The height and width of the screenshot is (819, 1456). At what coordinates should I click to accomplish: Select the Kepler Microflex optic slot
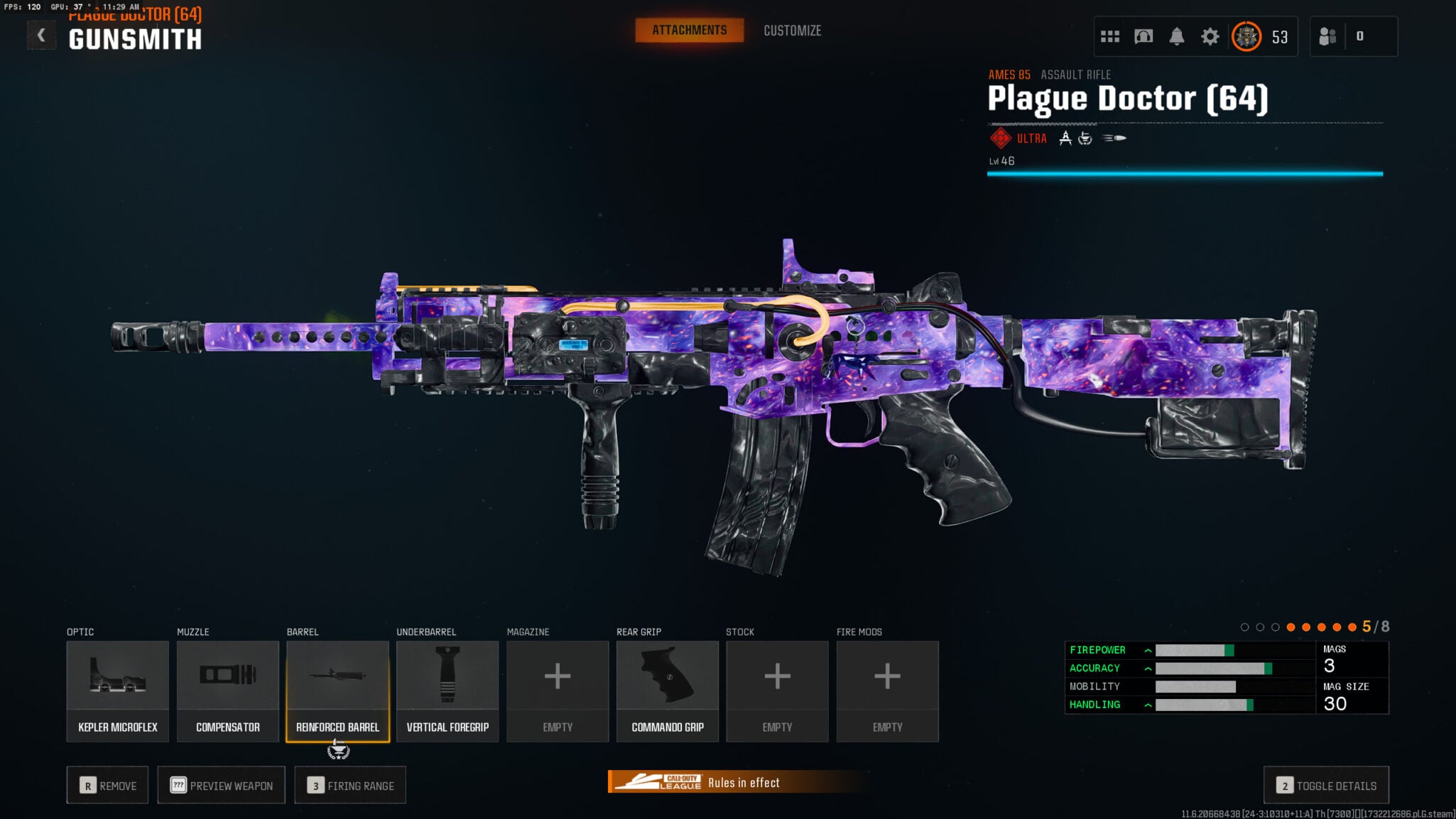[x=118, y=690]
